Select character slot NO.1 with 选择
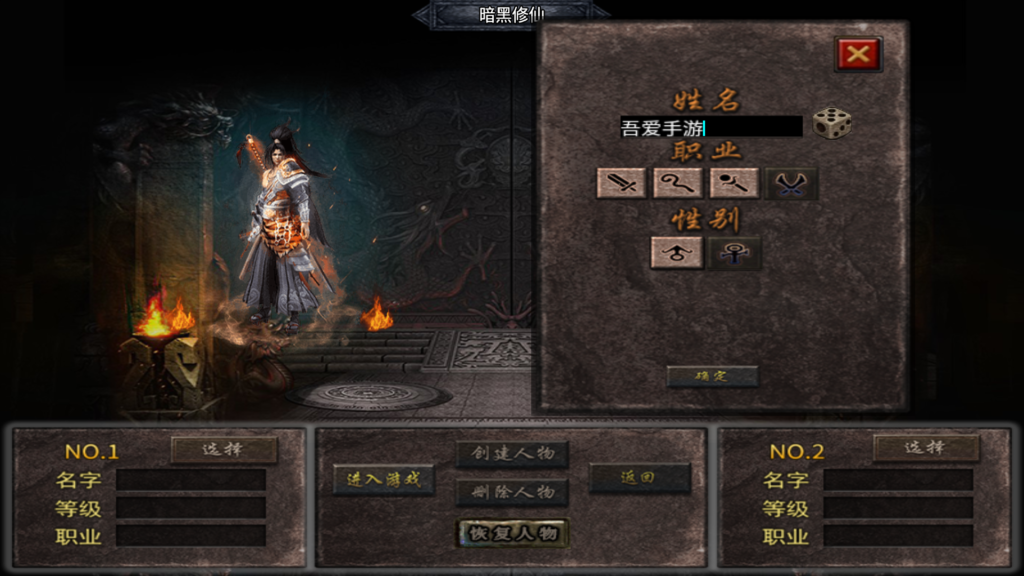The height and width of the screenshot is (576, 1024). pos(224,449)
